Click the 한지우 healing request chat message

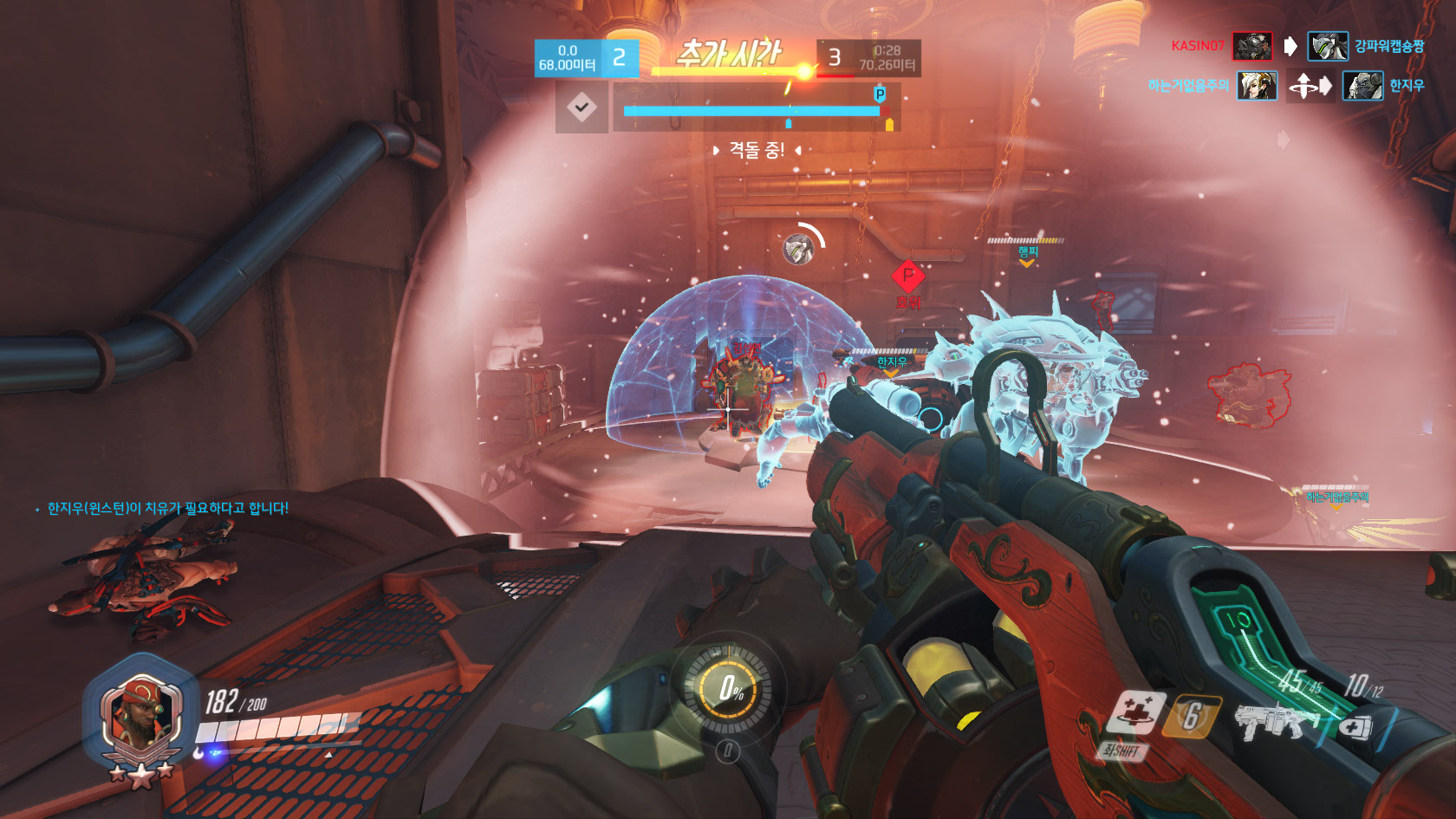167,508
